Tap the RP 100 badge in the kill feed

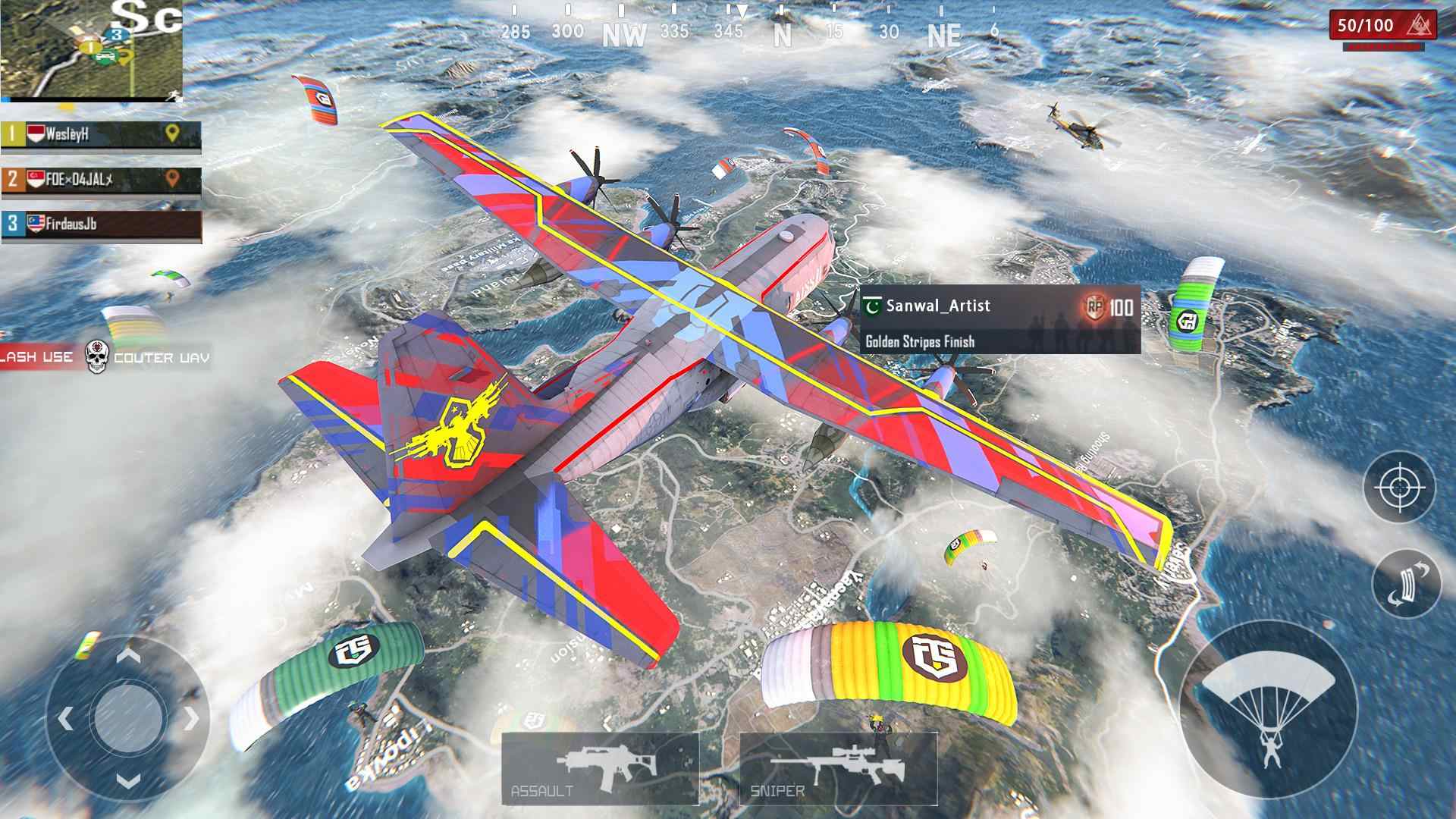click(1098, 306)
